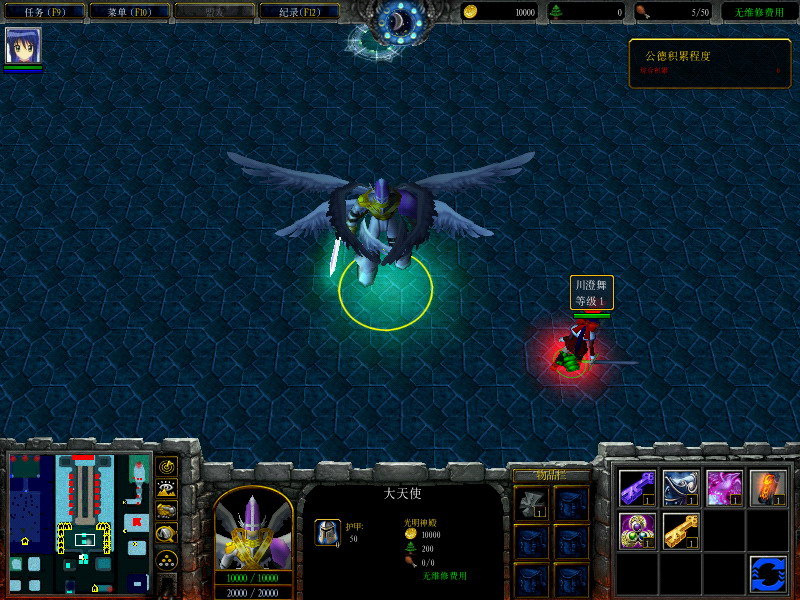Toggle the minimap terrain display button
Image resolution: width=800 pixels, height=600 pixels.
[x=167, y=489]
